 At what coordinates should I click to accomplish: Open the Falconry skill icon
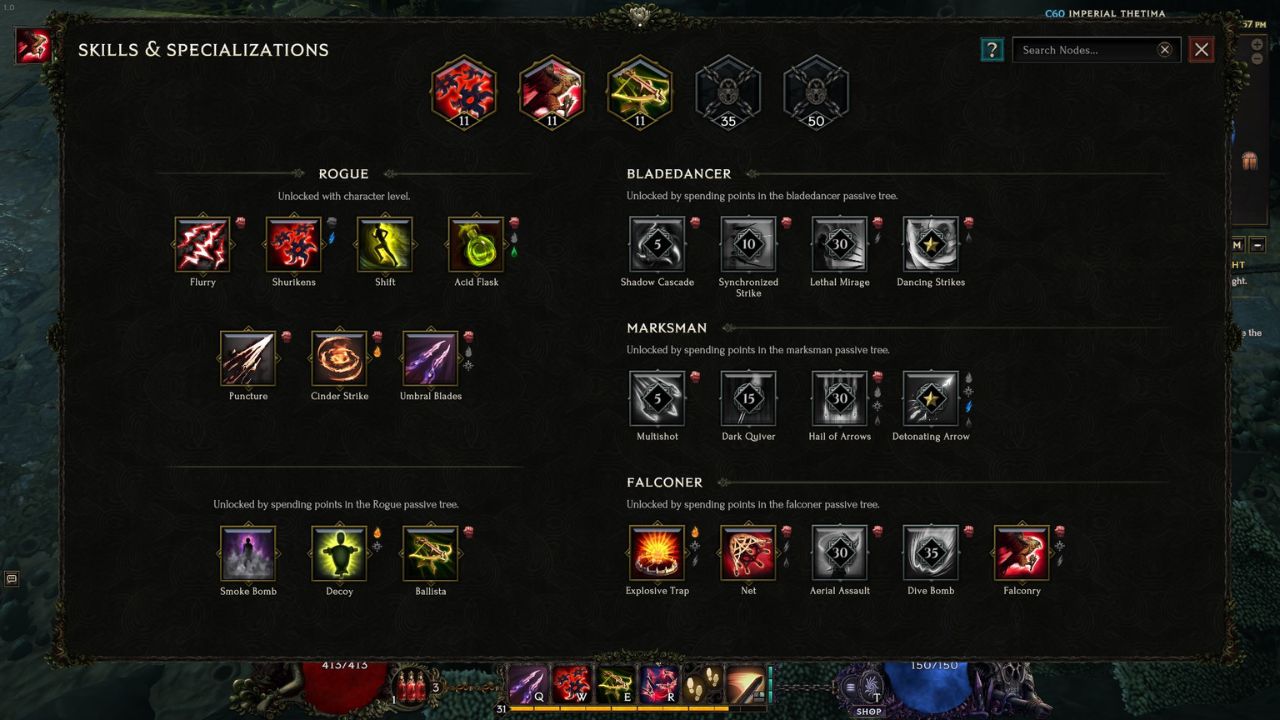pos(1022,552)
